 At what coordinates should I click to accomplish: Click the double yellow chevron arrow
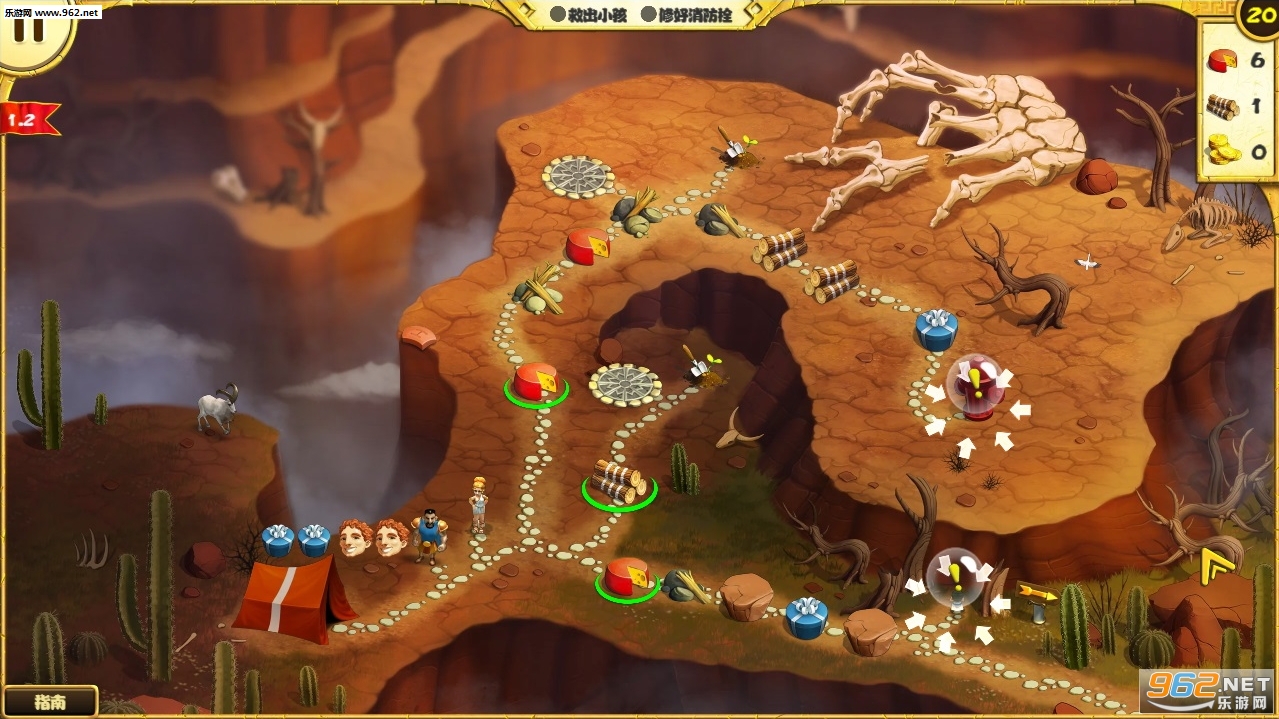1214,565
